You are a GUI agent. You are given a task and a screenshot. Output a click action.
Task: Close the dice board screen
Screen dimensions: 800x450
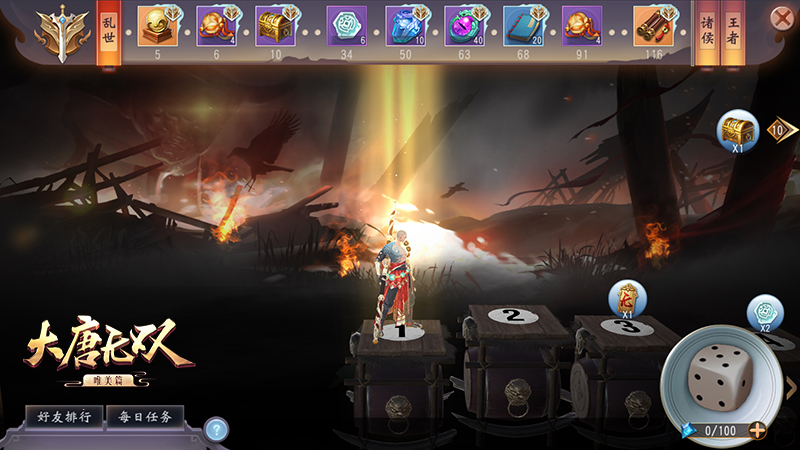[x=782, y=18]
